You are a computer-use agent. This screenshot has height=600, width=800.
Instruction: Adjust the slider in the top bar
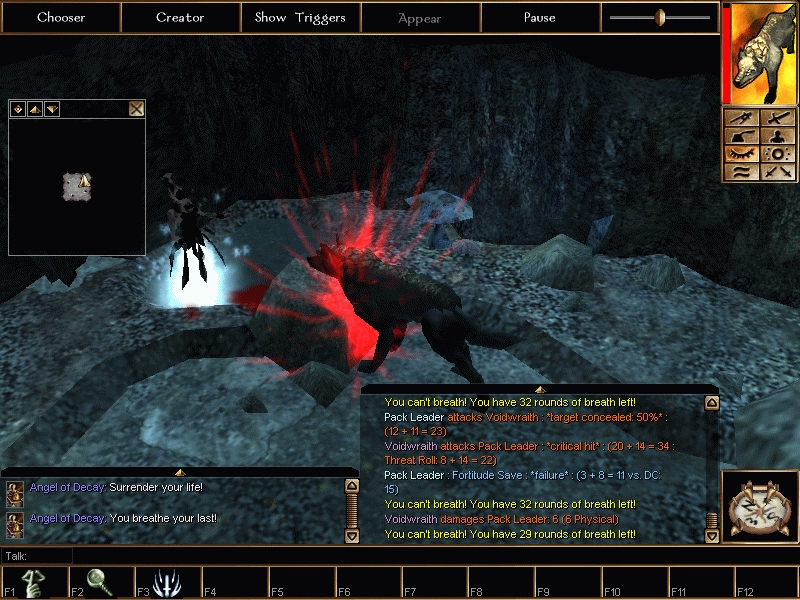[660, 17]
